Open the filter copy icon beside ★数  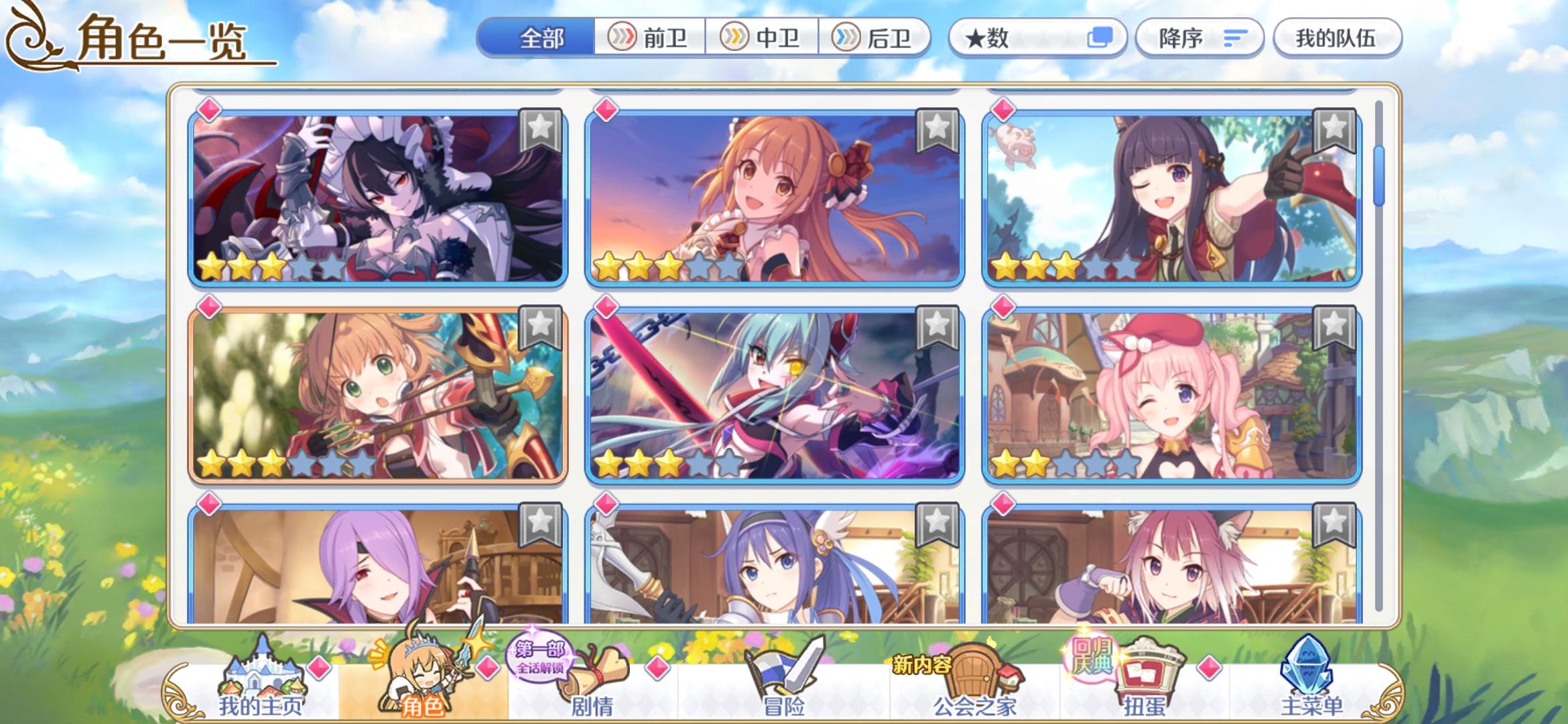pos(1099,39)
